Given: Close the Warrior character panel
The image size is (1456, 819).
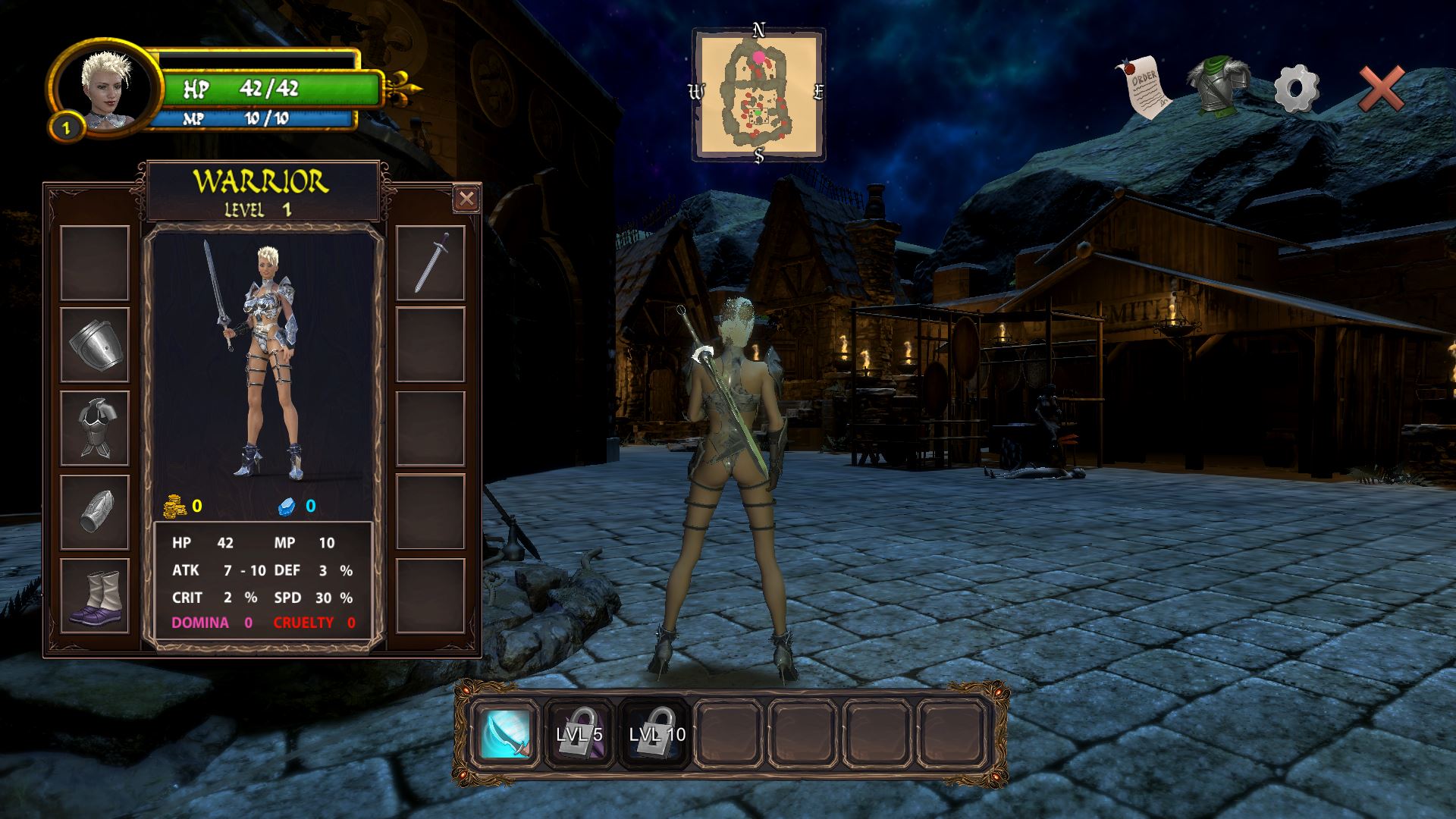Looking at the screenshot, I should [x=466, y=199].
